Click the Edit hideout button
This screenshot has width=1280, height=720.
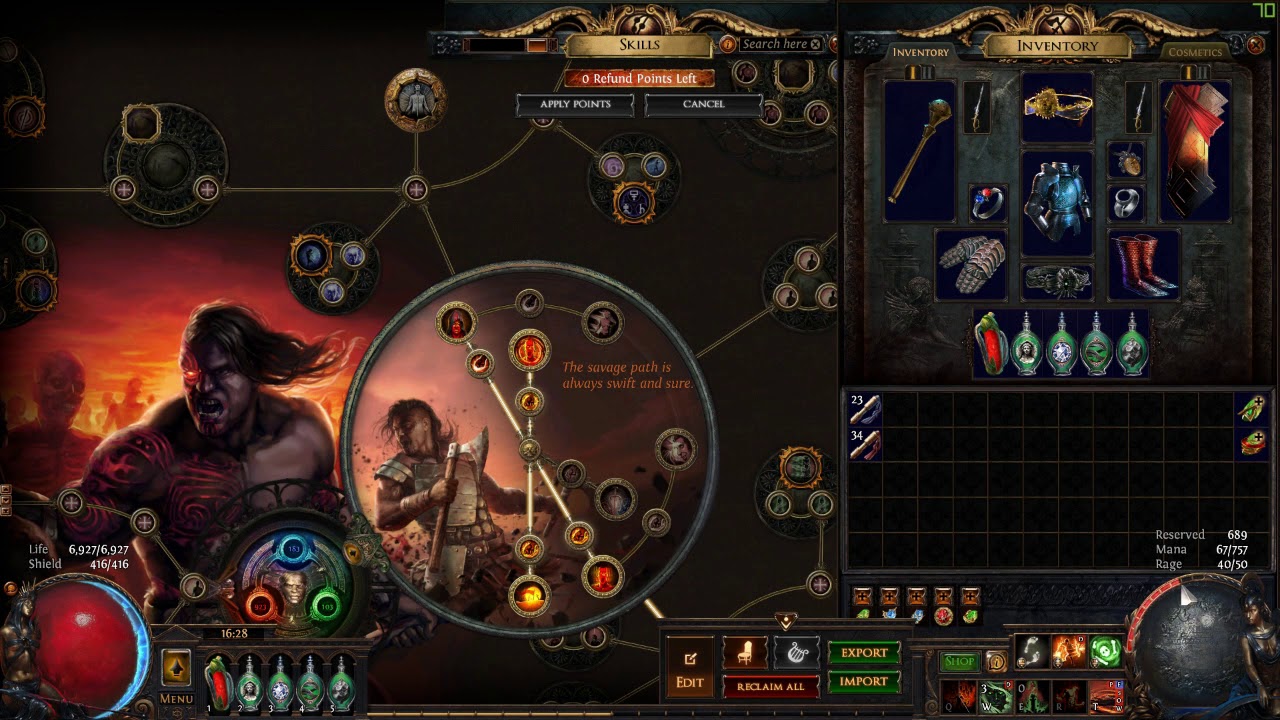[x=690, y=670]
